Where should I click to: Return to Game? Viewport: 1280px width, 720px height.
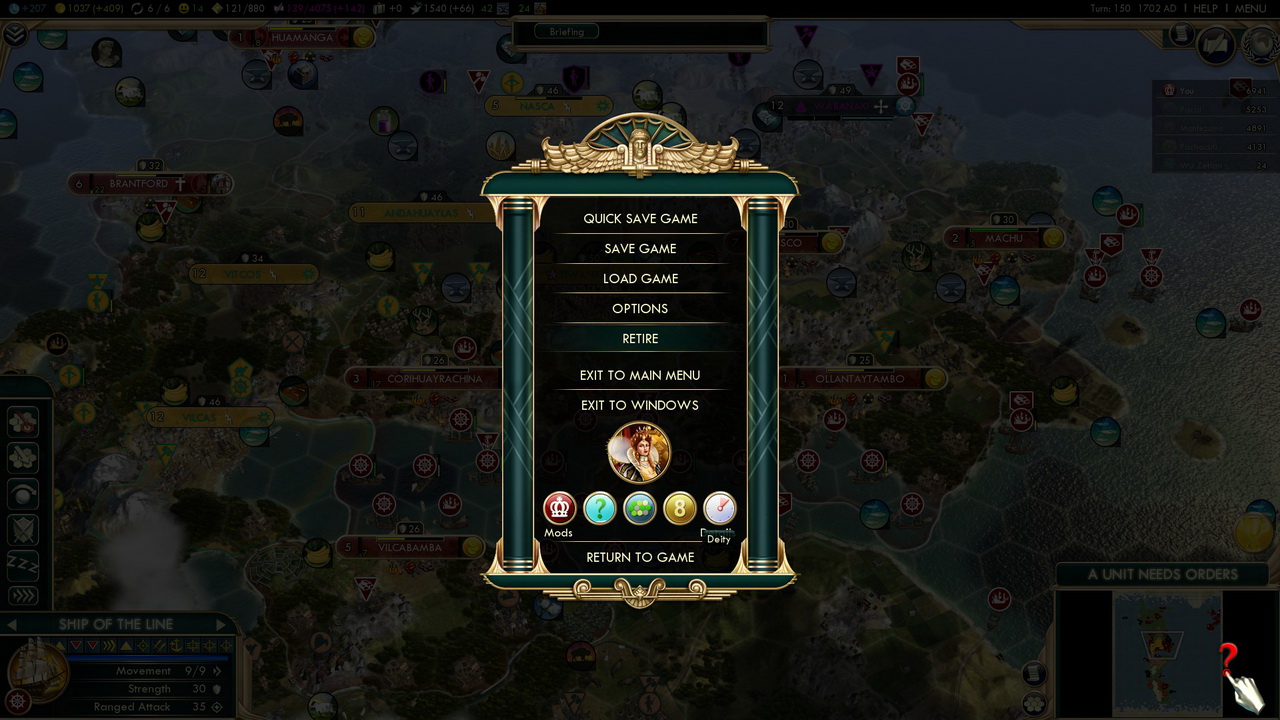[x=640, y=557]
